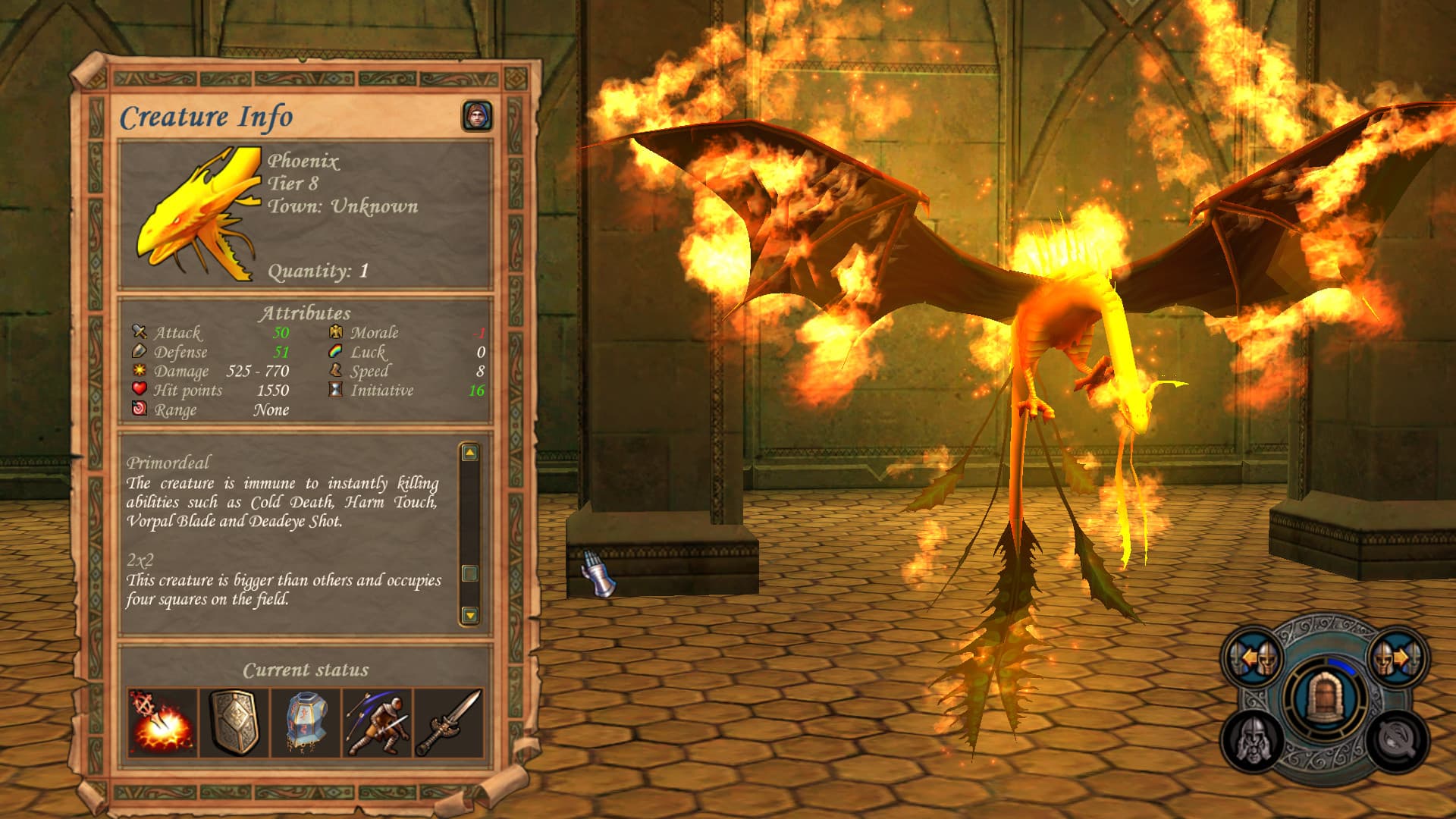Click the arched door exit button
Viewport: 1456px width, 819px height.
(x=1324, y=698)
